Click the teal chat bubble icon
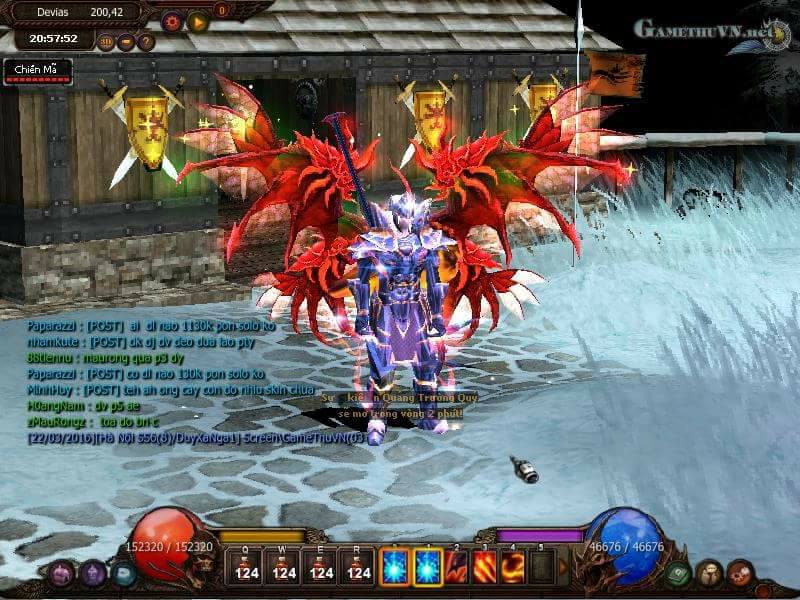The image size is (800, 600). (x=123, y=574)
